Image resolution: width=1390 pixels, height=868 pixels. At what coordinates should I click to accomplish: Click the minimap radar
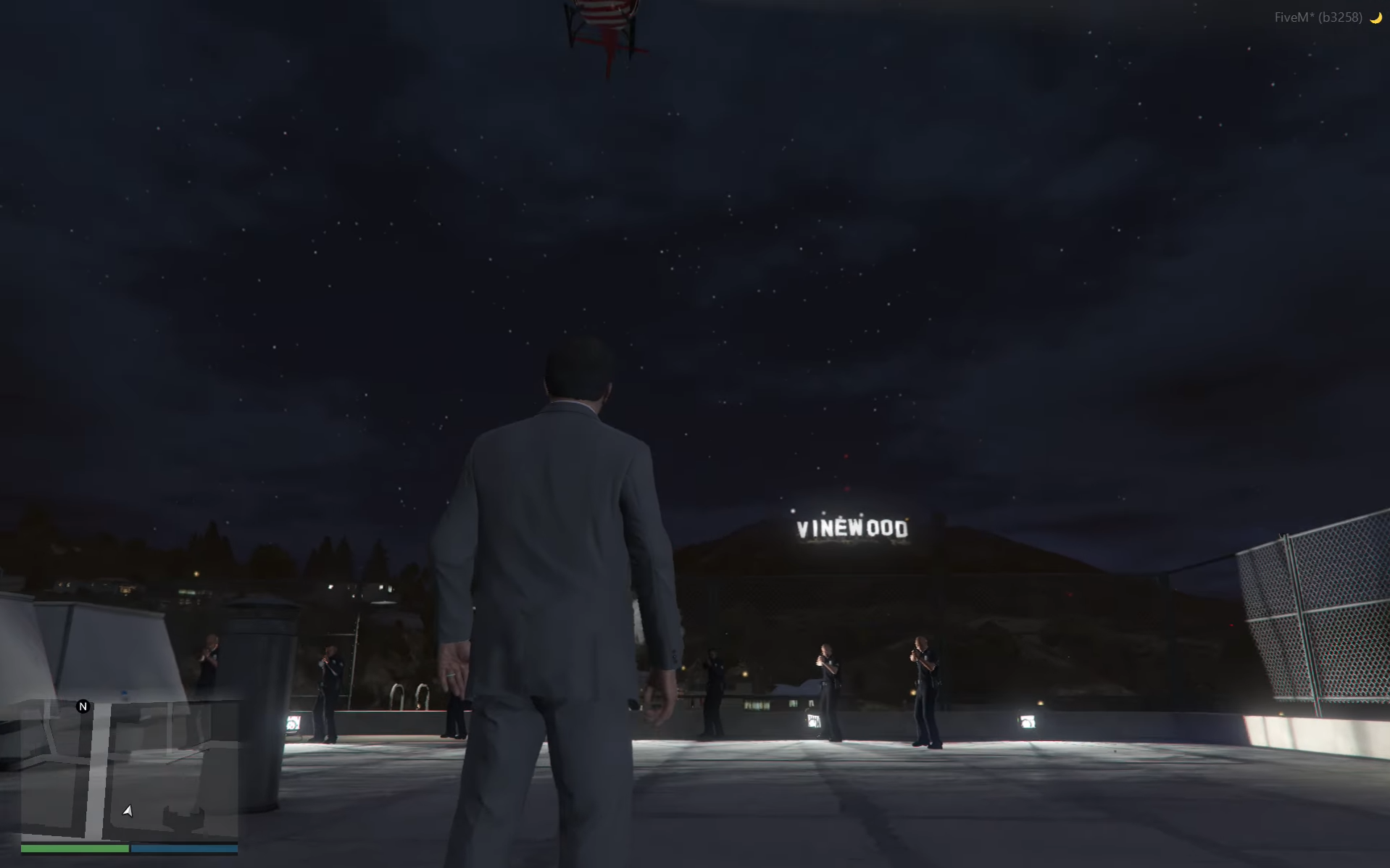[x=129, y=770]
